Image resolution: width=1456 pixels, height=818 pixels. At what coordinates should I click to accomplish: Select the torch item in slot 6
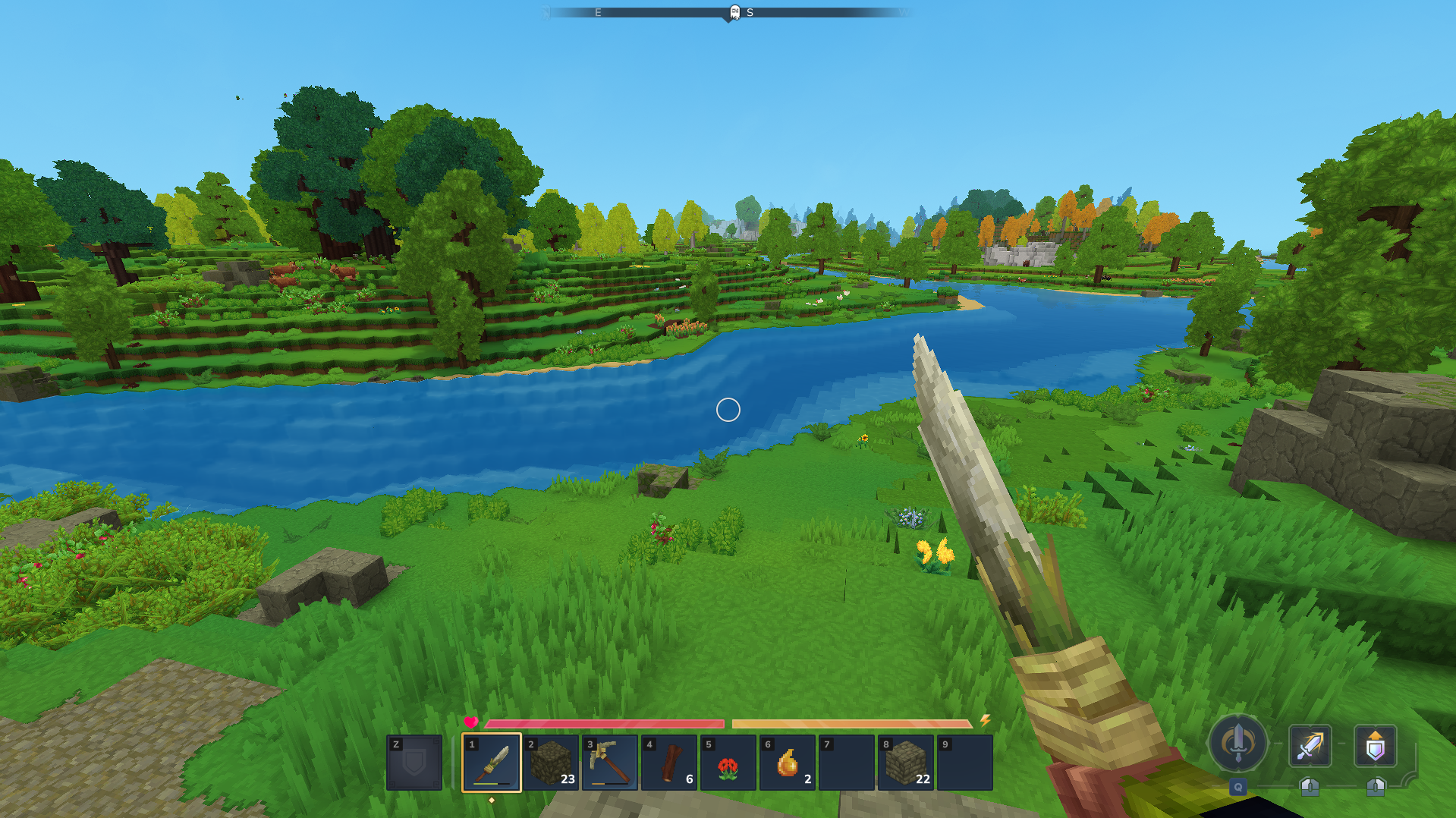pyautogui.click(x=788, y=763)
